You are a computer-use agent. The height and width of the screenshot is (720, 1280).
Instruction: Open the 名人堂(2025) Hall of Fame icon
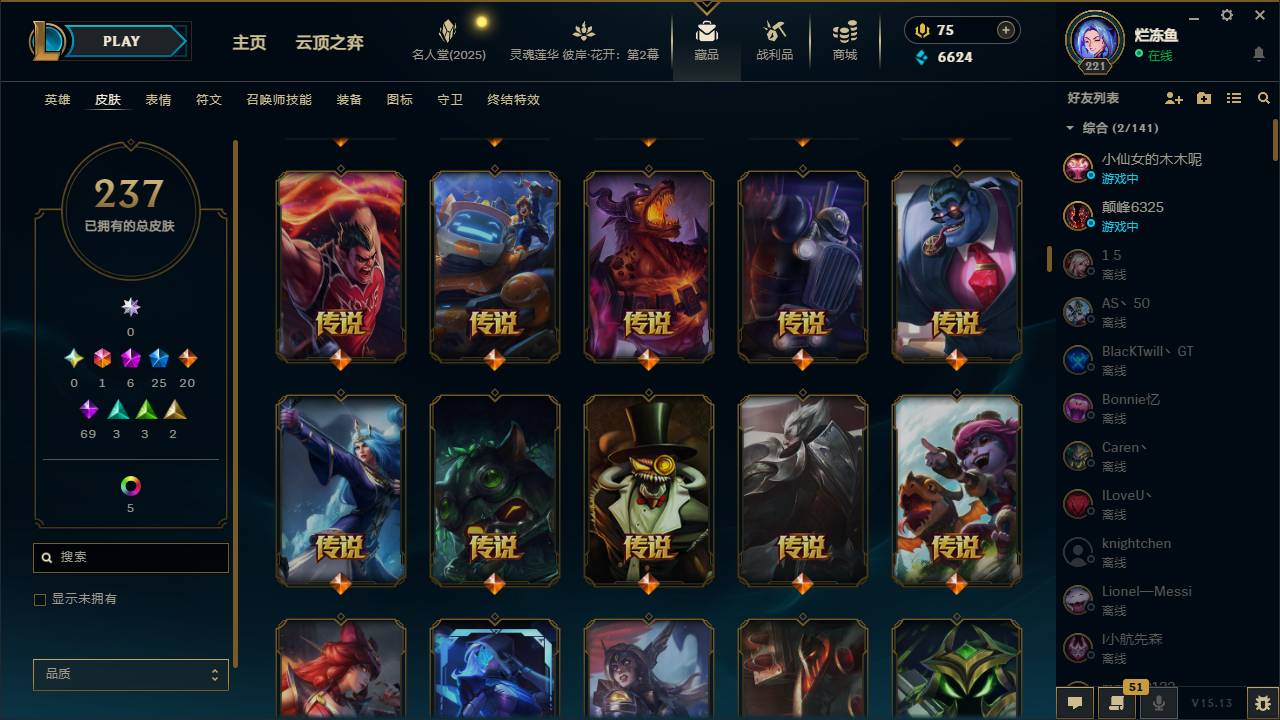click(447, 30)
